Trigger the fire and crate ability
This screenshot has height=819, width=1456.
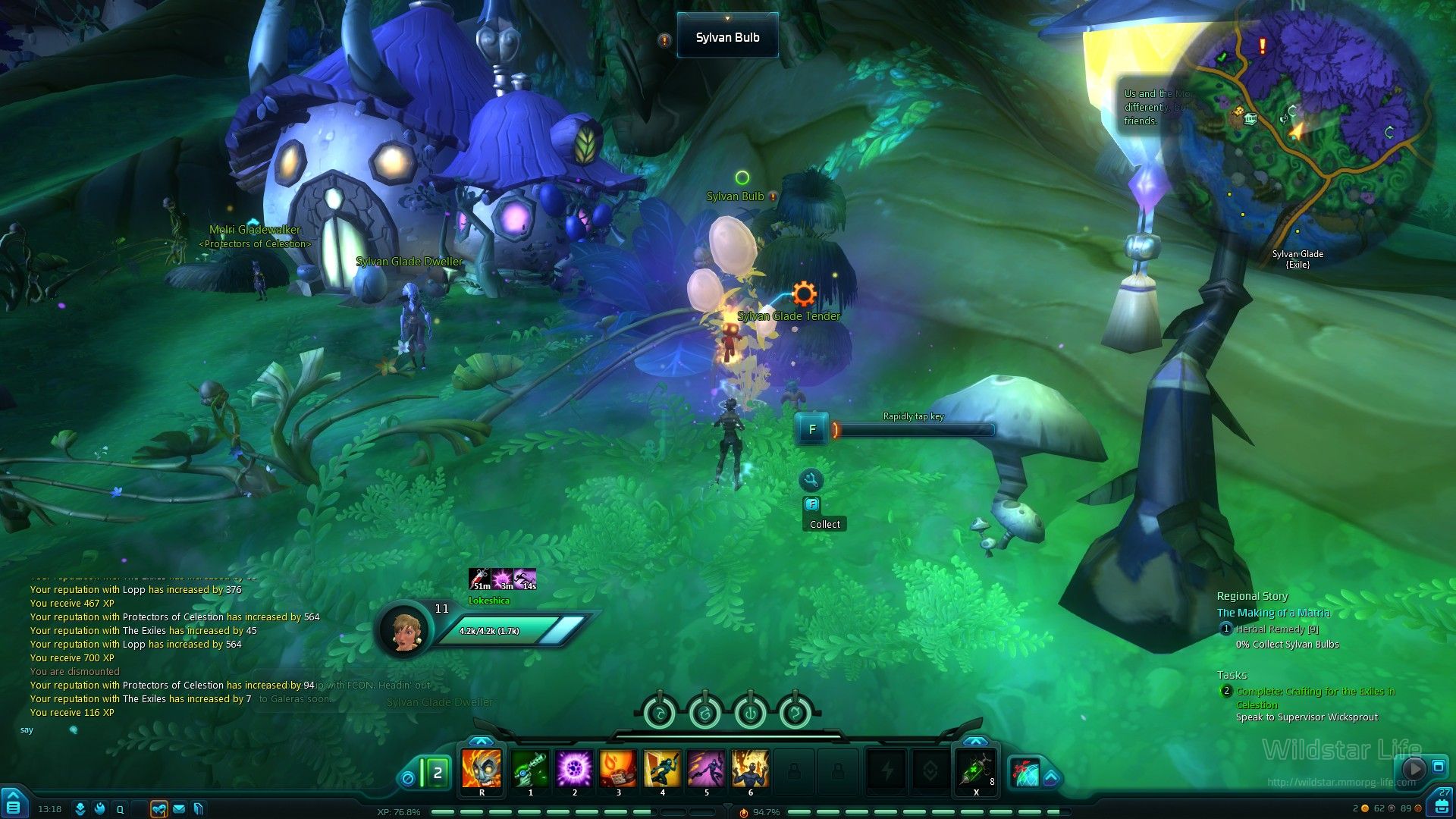pyautogui.click(x=618, y=769)
